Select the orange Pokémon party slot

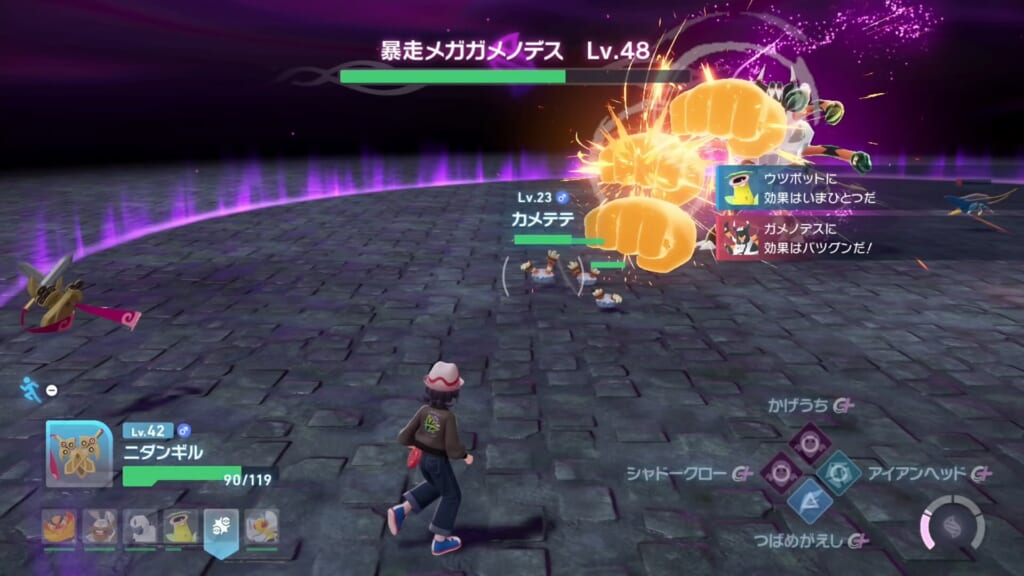(x=58, y=525)
